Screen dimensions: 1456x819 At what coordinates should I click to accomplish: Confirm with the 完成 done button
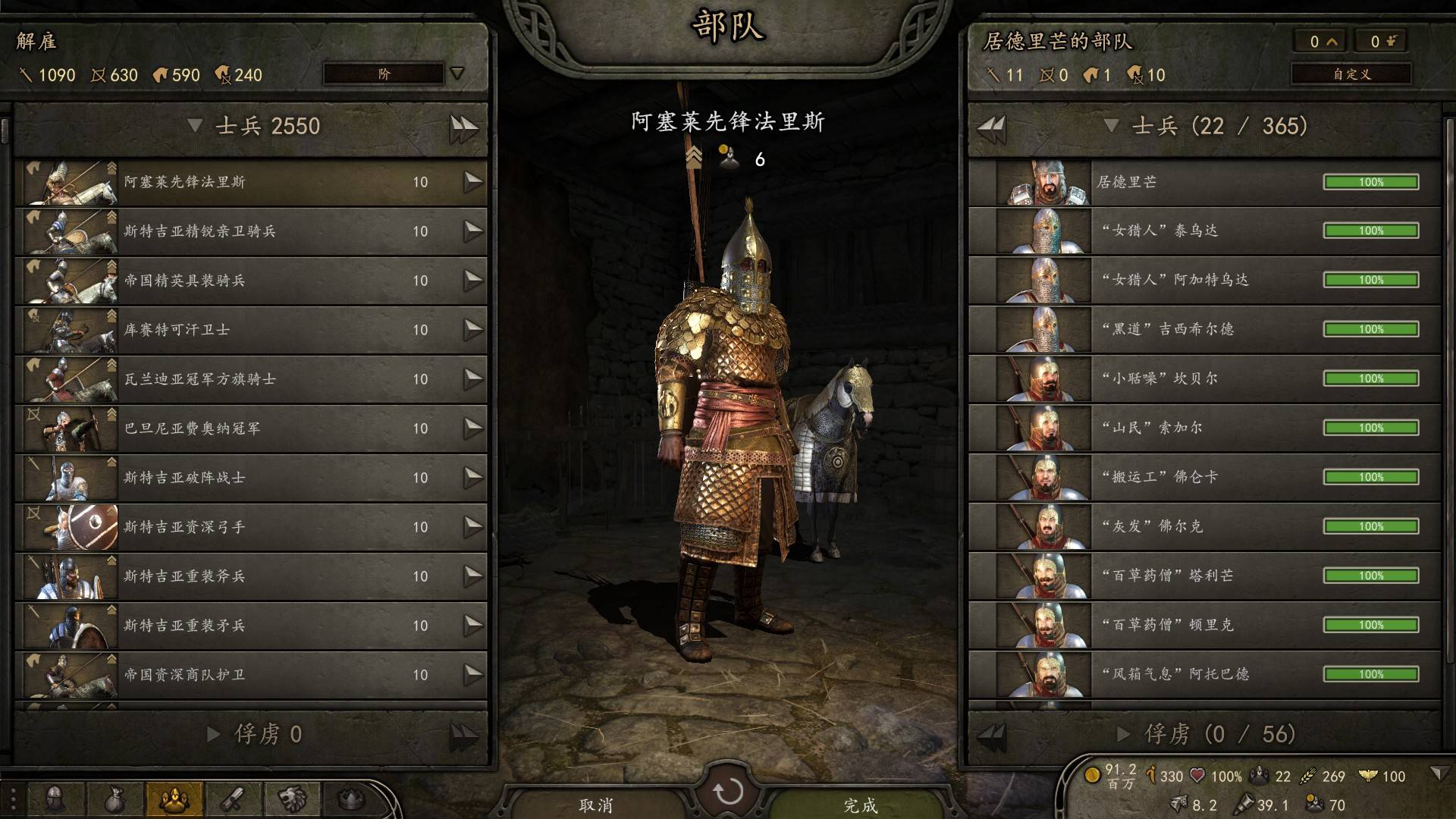pyautogui.click(x=861, y=805)
